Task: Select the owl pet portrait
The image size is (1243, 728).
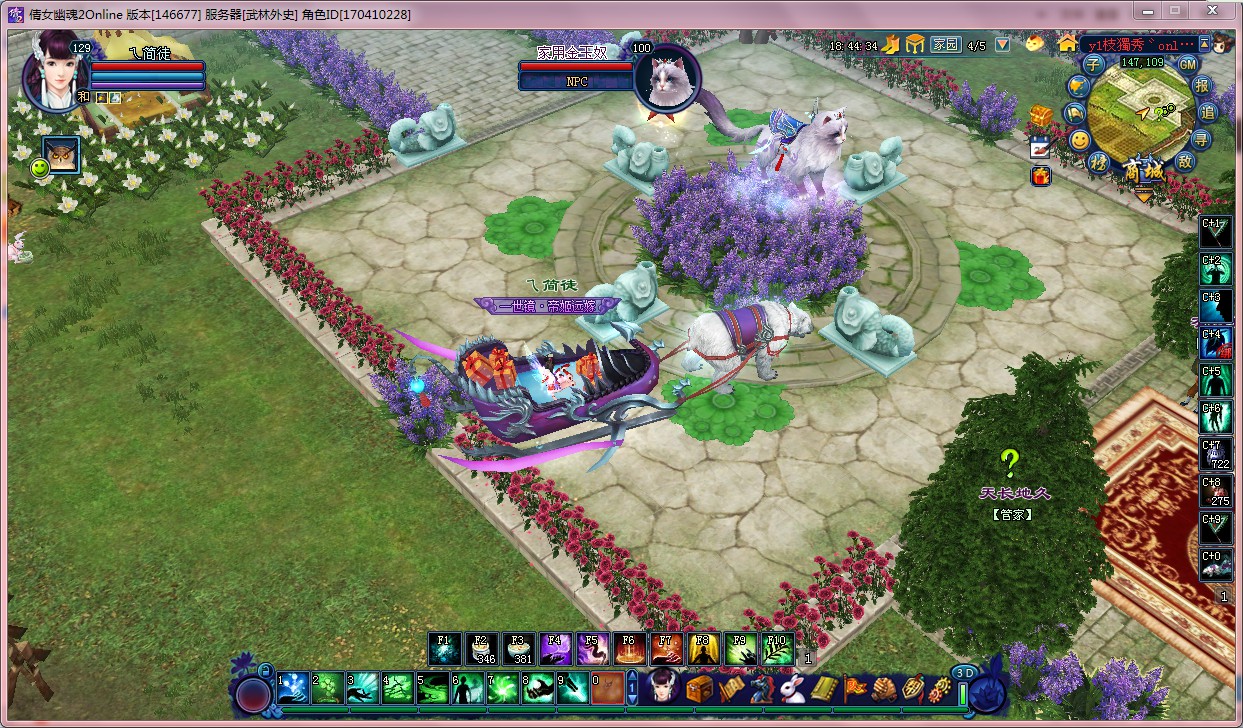Action: click(61, 154)
